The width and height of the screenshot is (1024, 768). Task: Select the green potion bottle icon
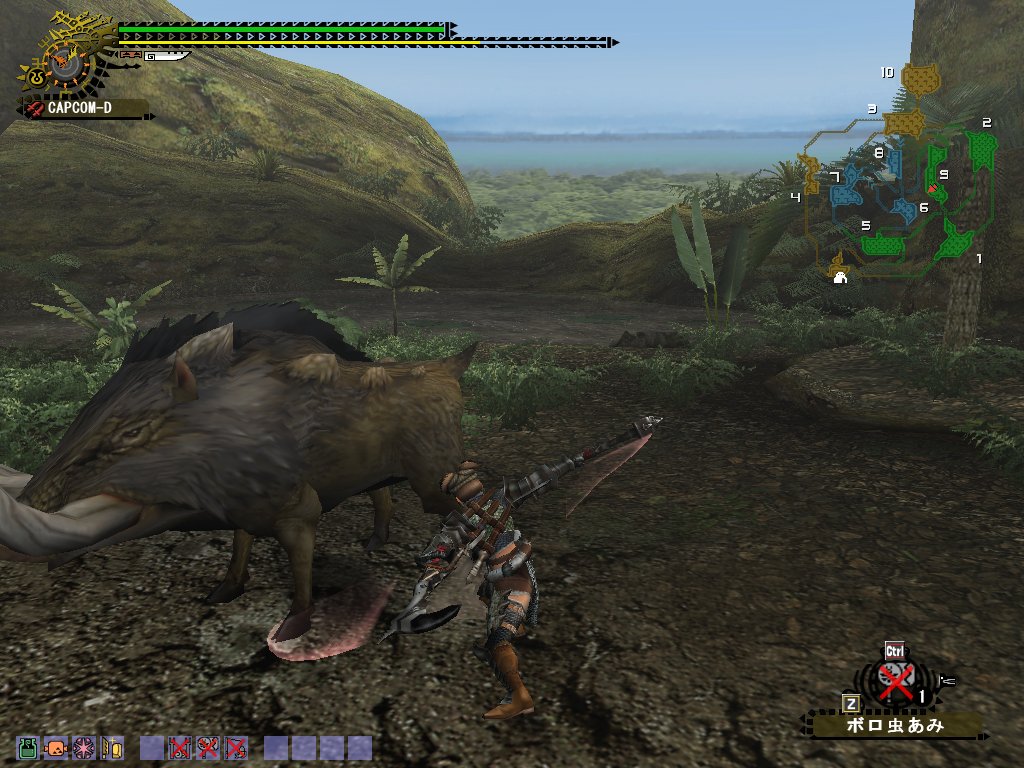point(27,747)
